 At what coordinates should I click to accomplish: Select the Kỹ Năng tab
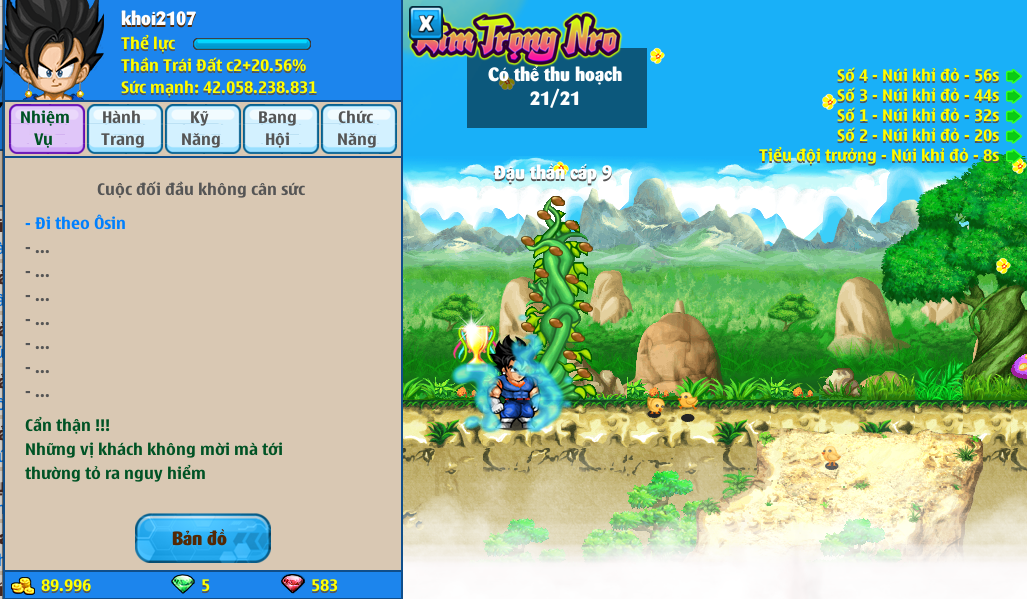click(201, 129)
